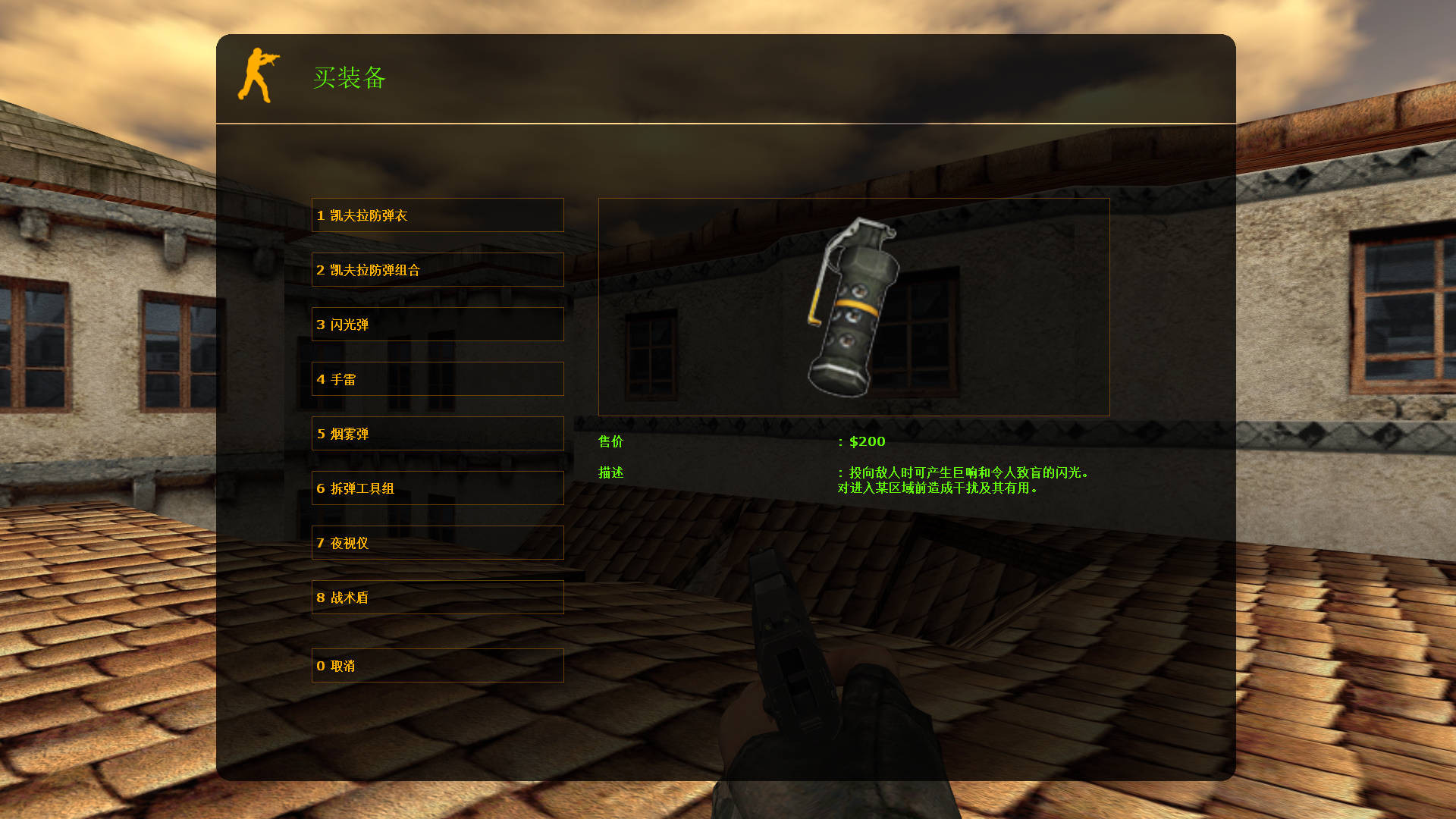Image resolution: width=1456 pixels, height=819 pixels.
Task: Click the $200 price text
Action: point(867,441)
